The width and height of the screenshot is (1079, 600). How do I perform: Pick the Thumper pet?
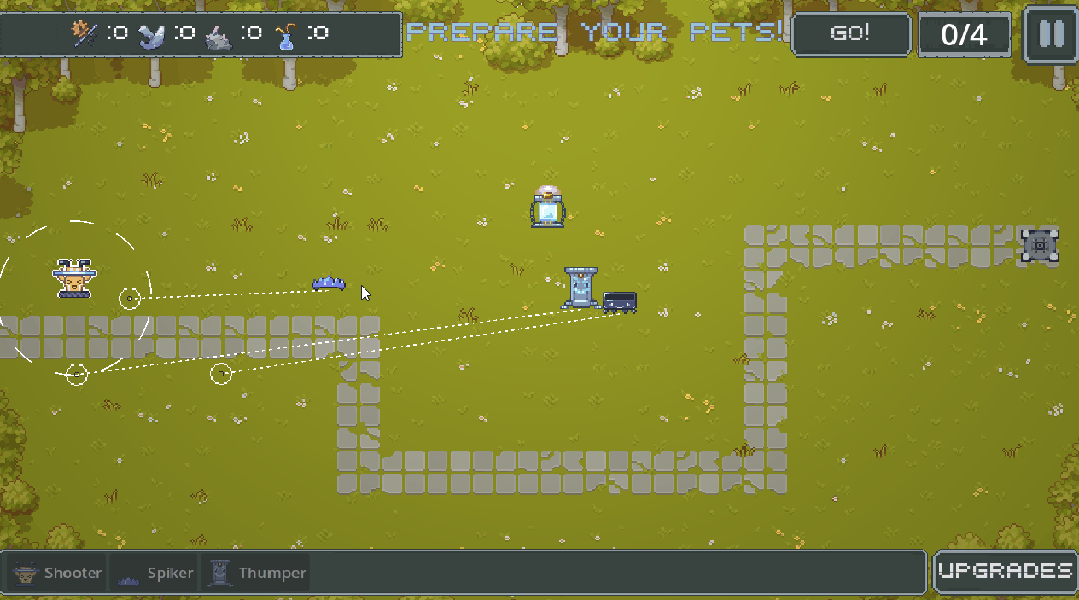[257, 574]
